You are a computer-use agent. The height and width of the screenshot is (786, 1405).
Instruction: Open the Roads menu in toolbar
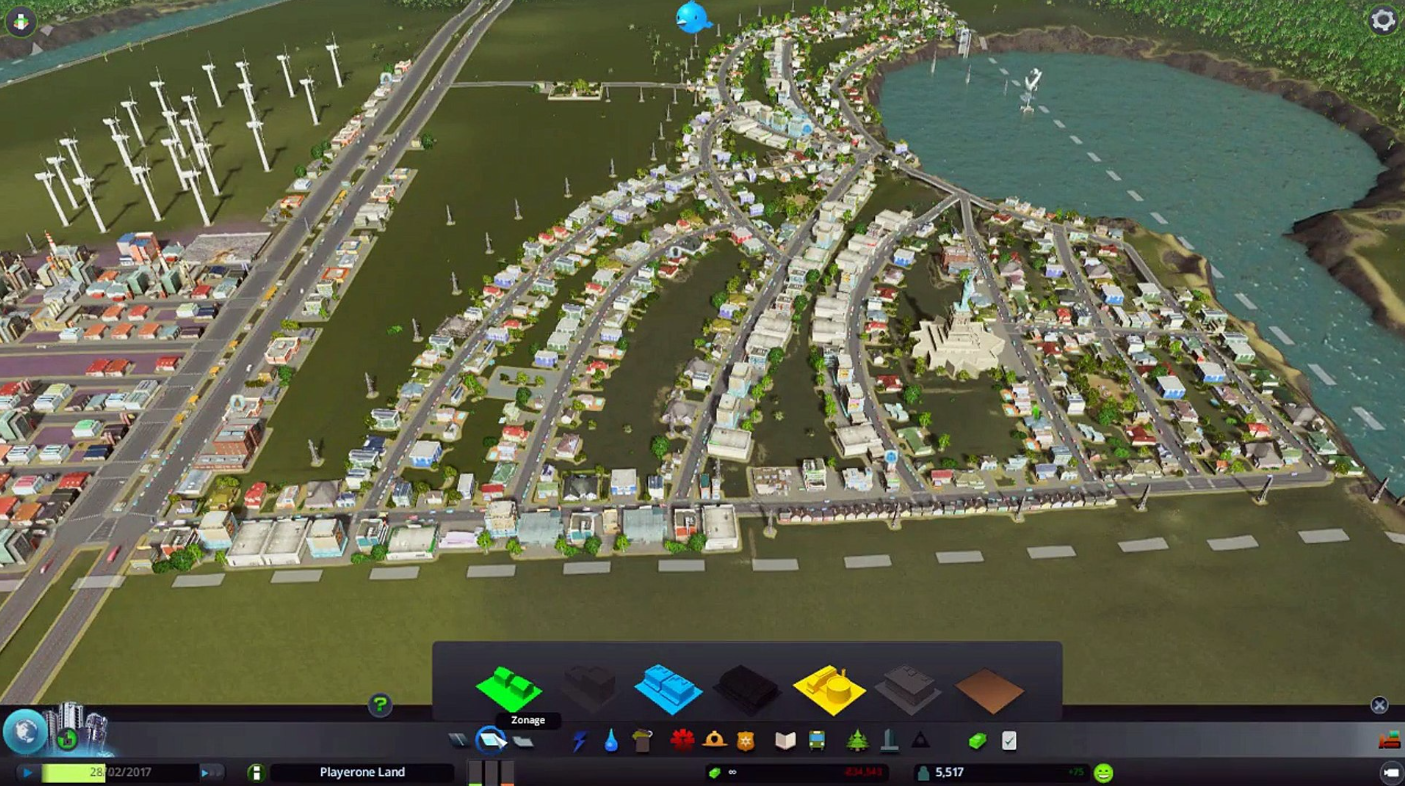point(457,740)
